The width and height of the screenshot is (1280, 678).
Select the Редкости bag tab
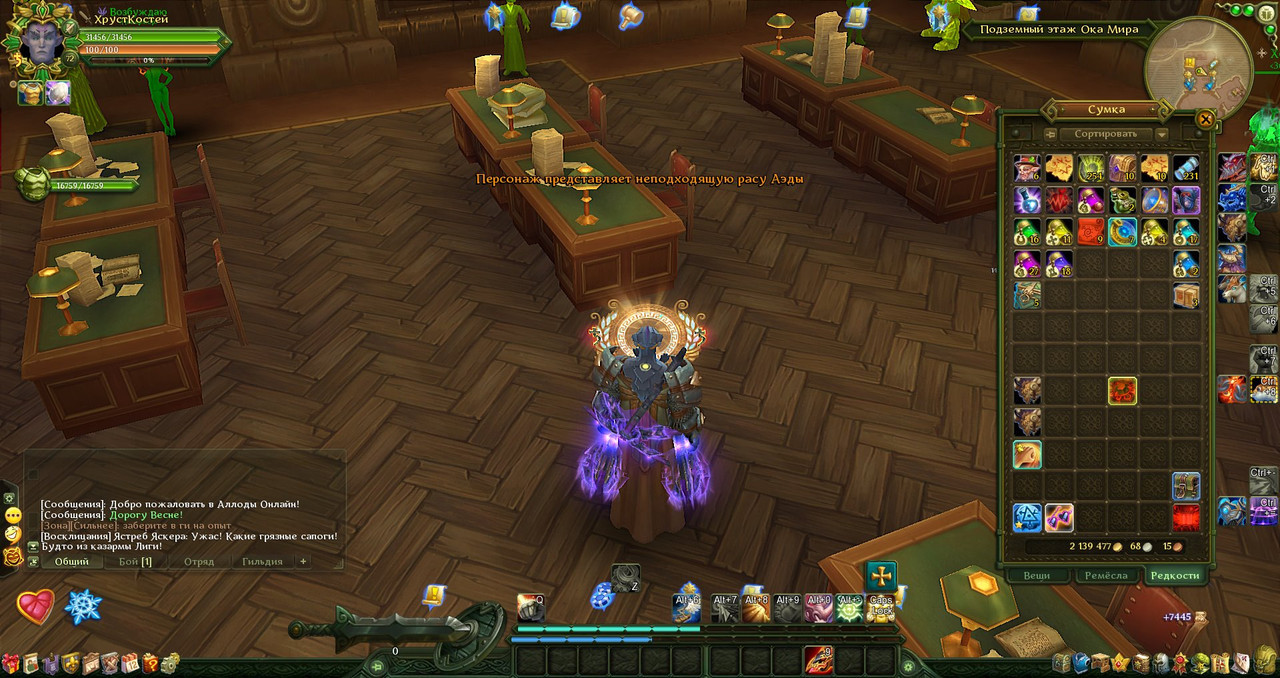click(1174, 575)
